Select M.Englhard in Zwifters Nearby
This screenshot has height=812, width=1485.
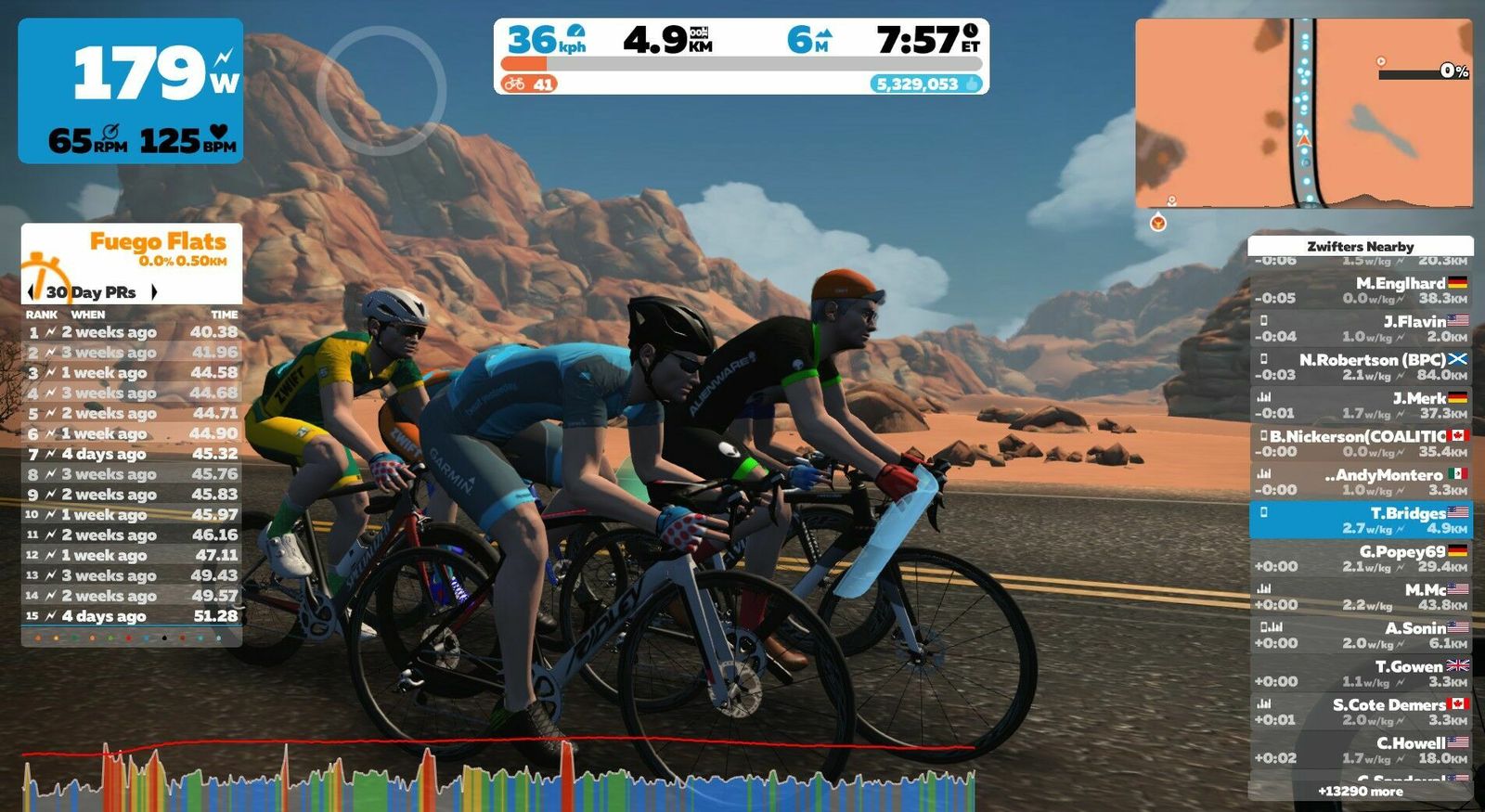[1360, 290]
